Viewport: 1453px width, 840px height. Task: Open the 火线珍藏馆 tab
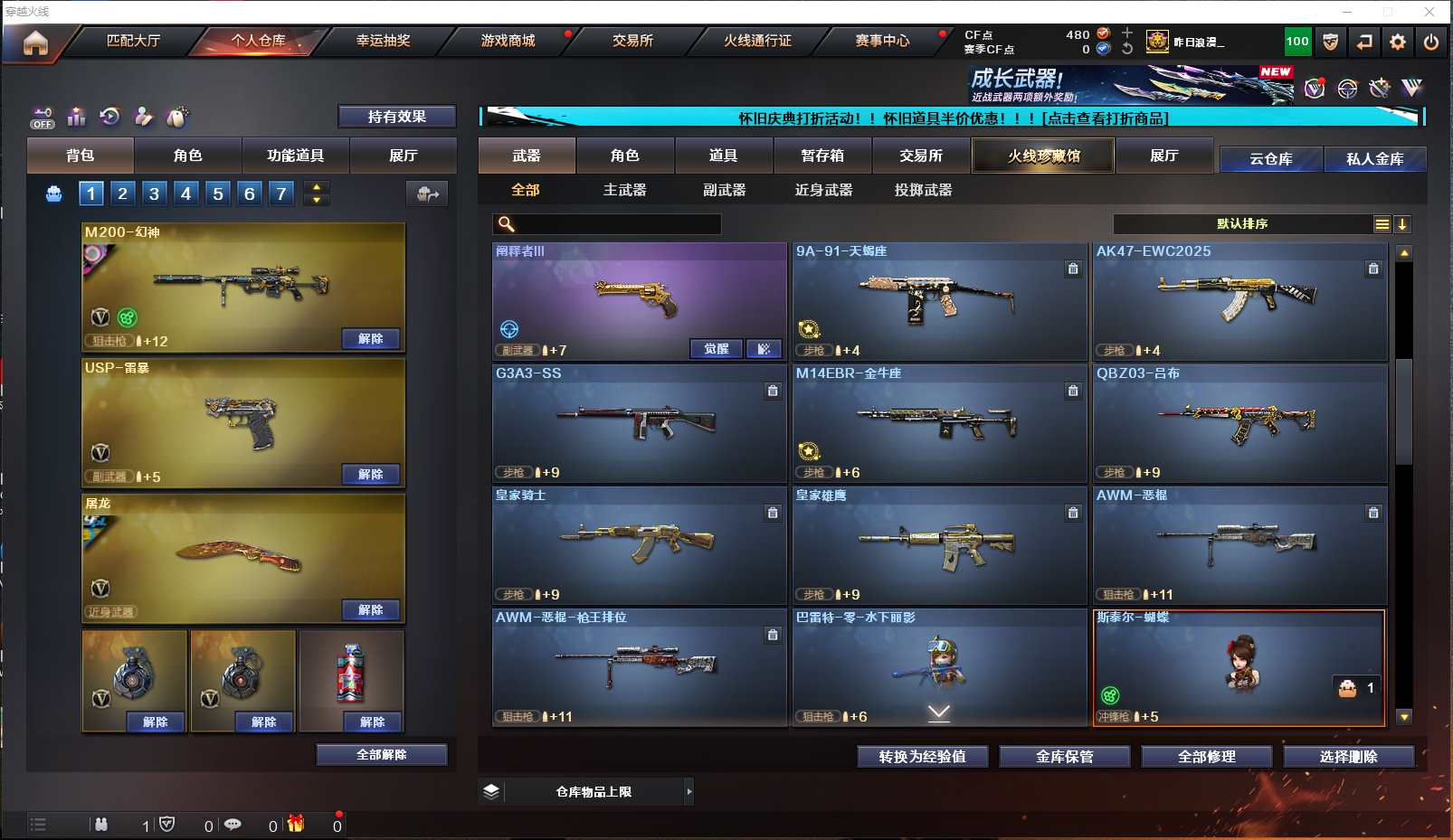[1043, 156]
